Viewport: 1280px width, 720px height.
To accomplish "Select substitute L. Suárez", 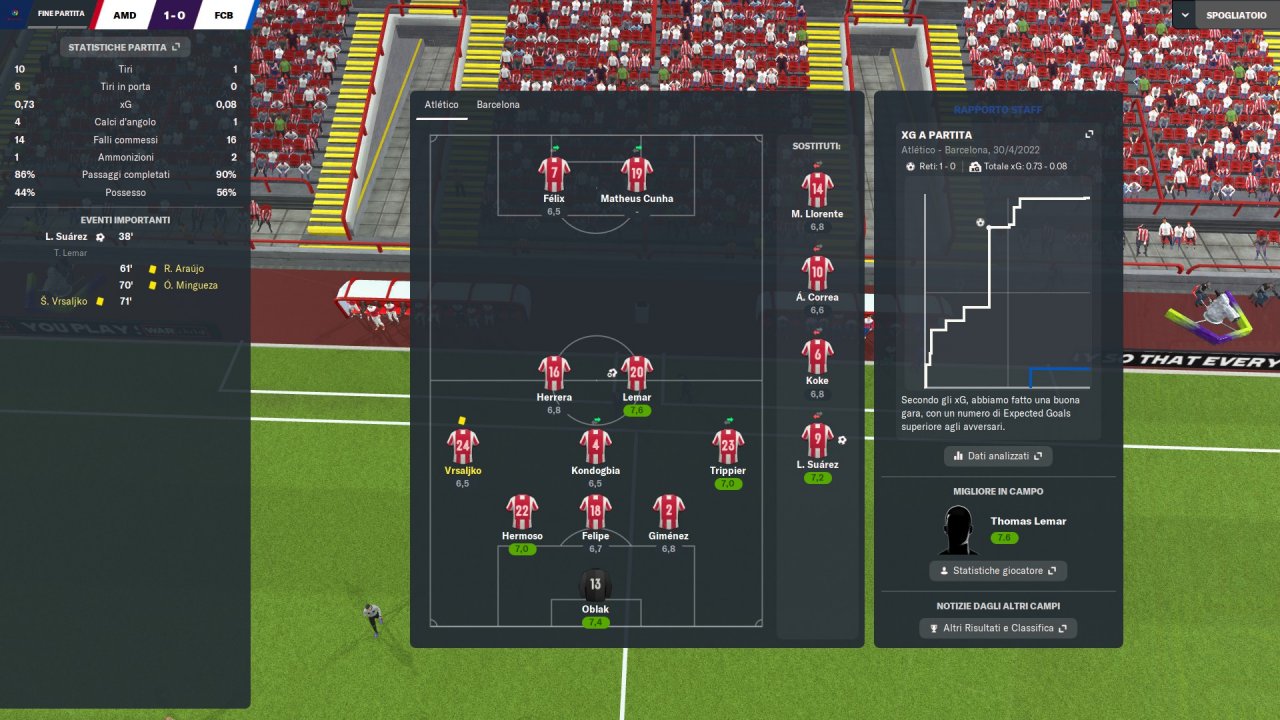I will tap(817, 440).
